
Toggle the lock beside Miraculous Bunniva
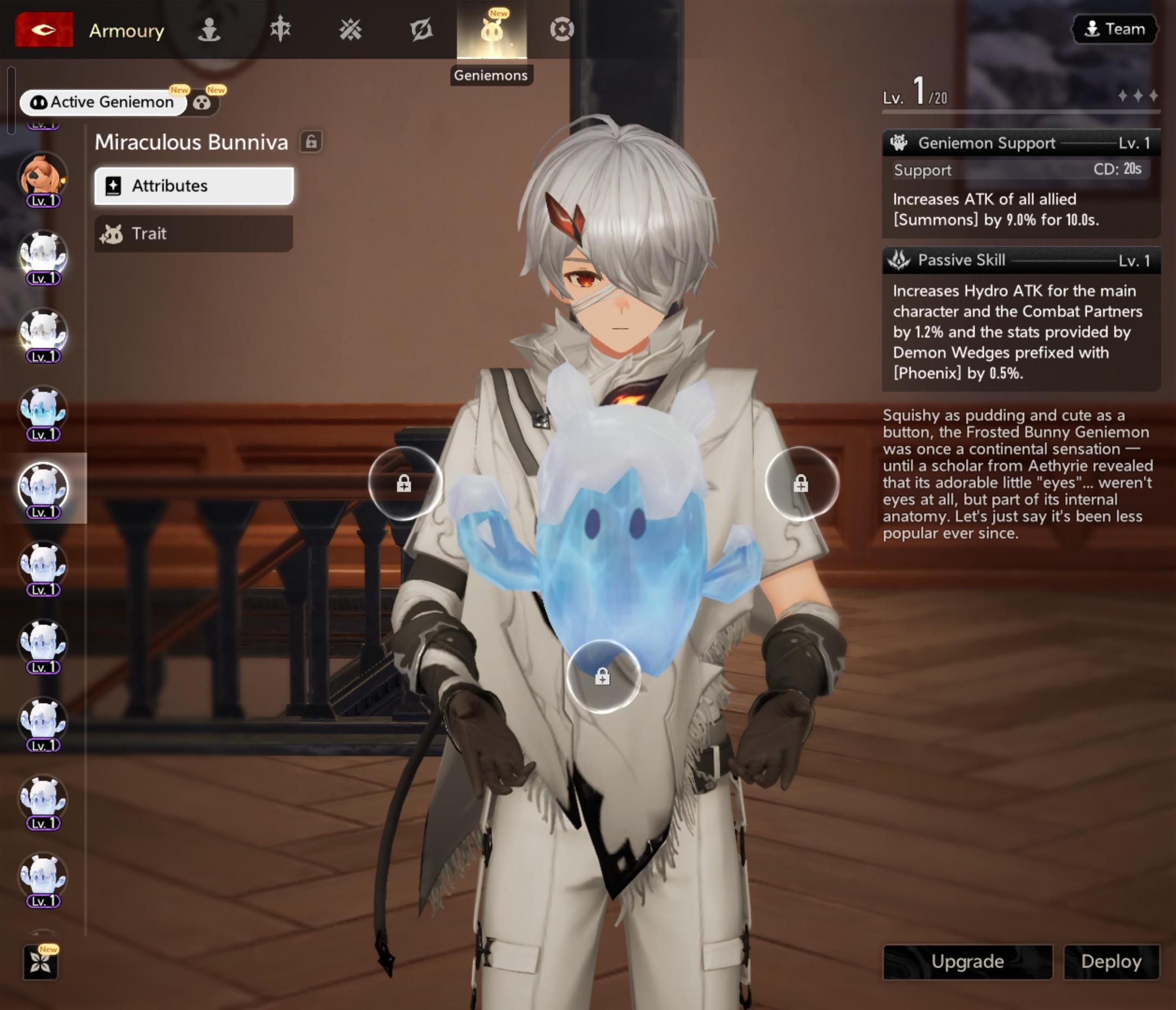point(311,142)
